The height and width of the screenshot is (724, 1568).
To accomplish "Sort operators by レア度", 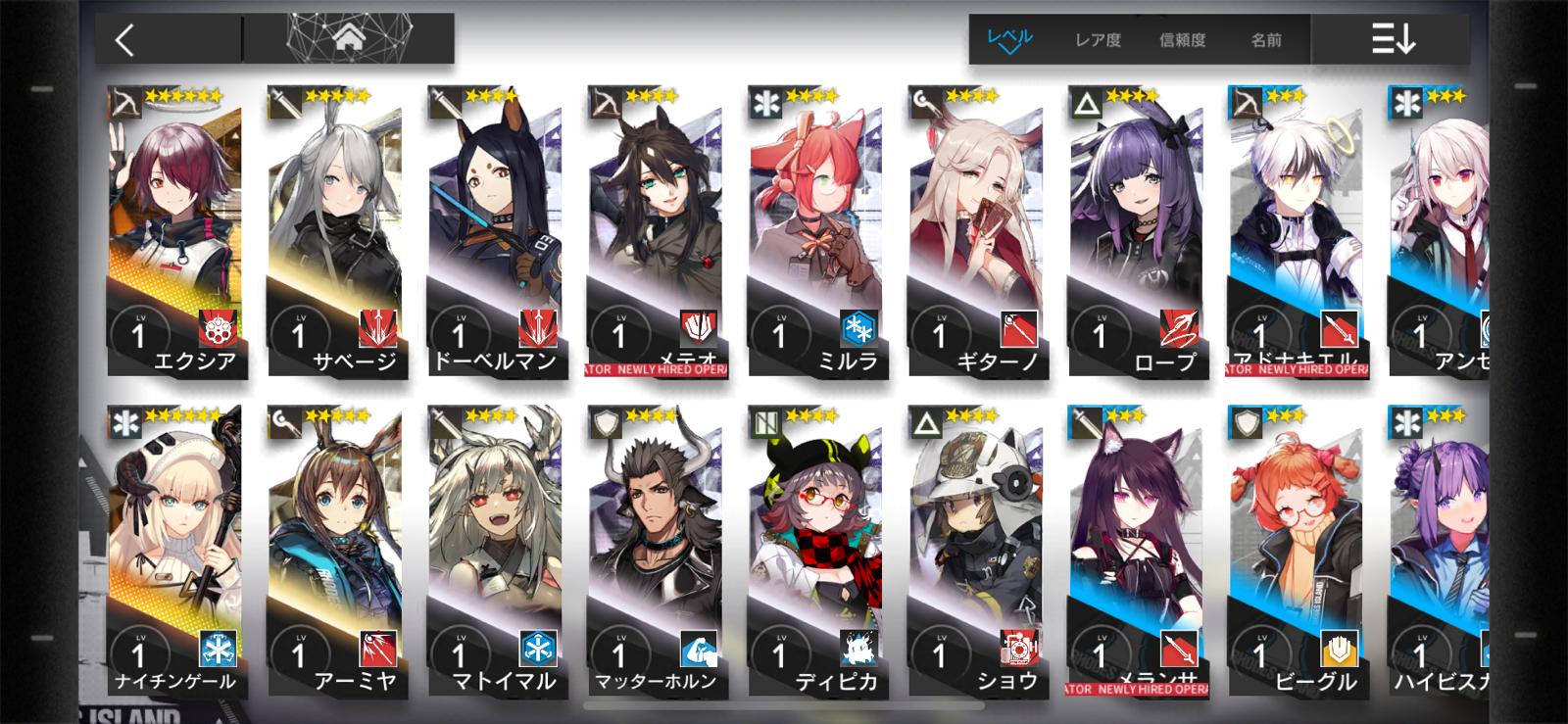I will 1098,40.
